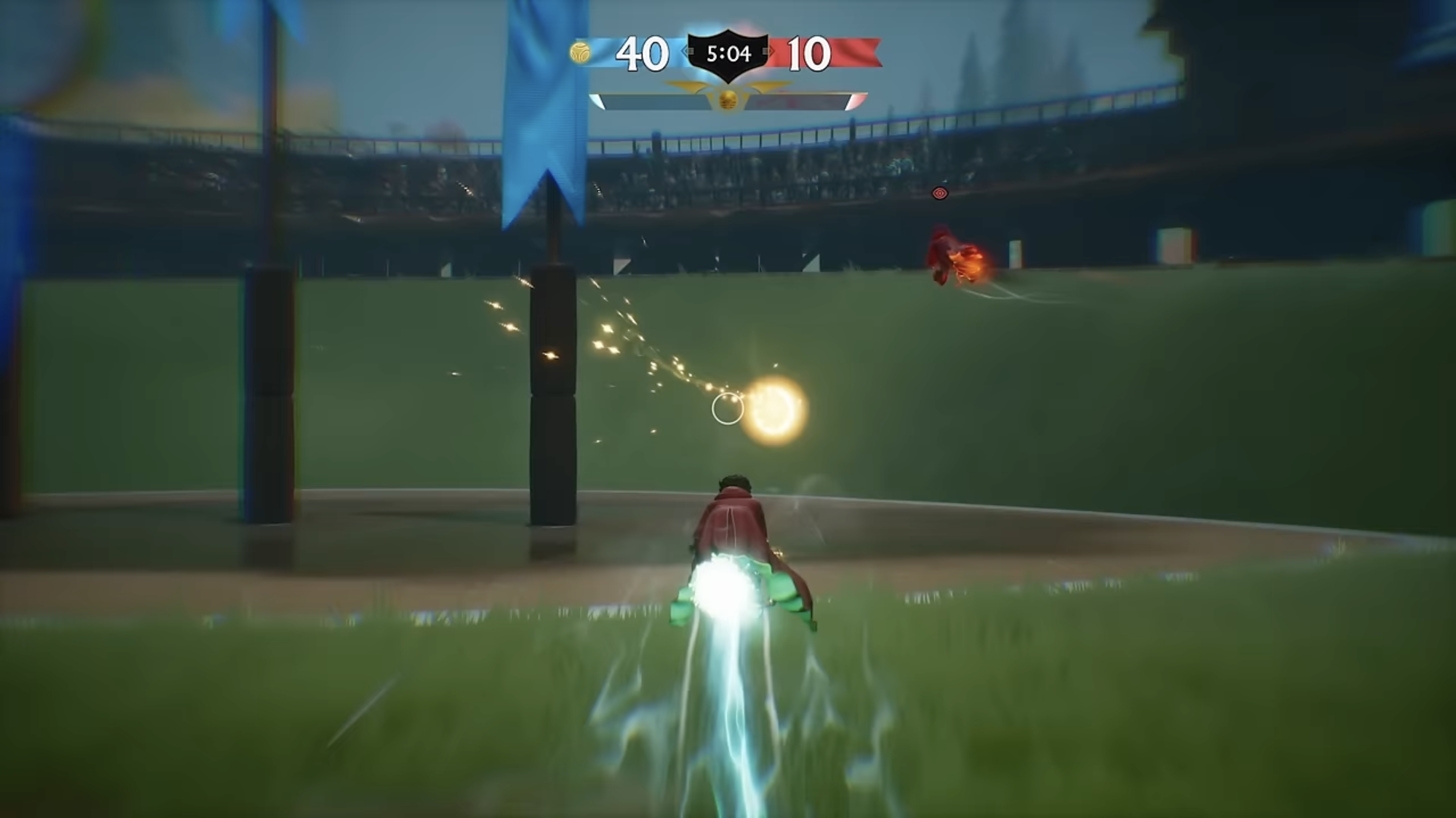Select the red target marker above the opponent

pos(939,194)
